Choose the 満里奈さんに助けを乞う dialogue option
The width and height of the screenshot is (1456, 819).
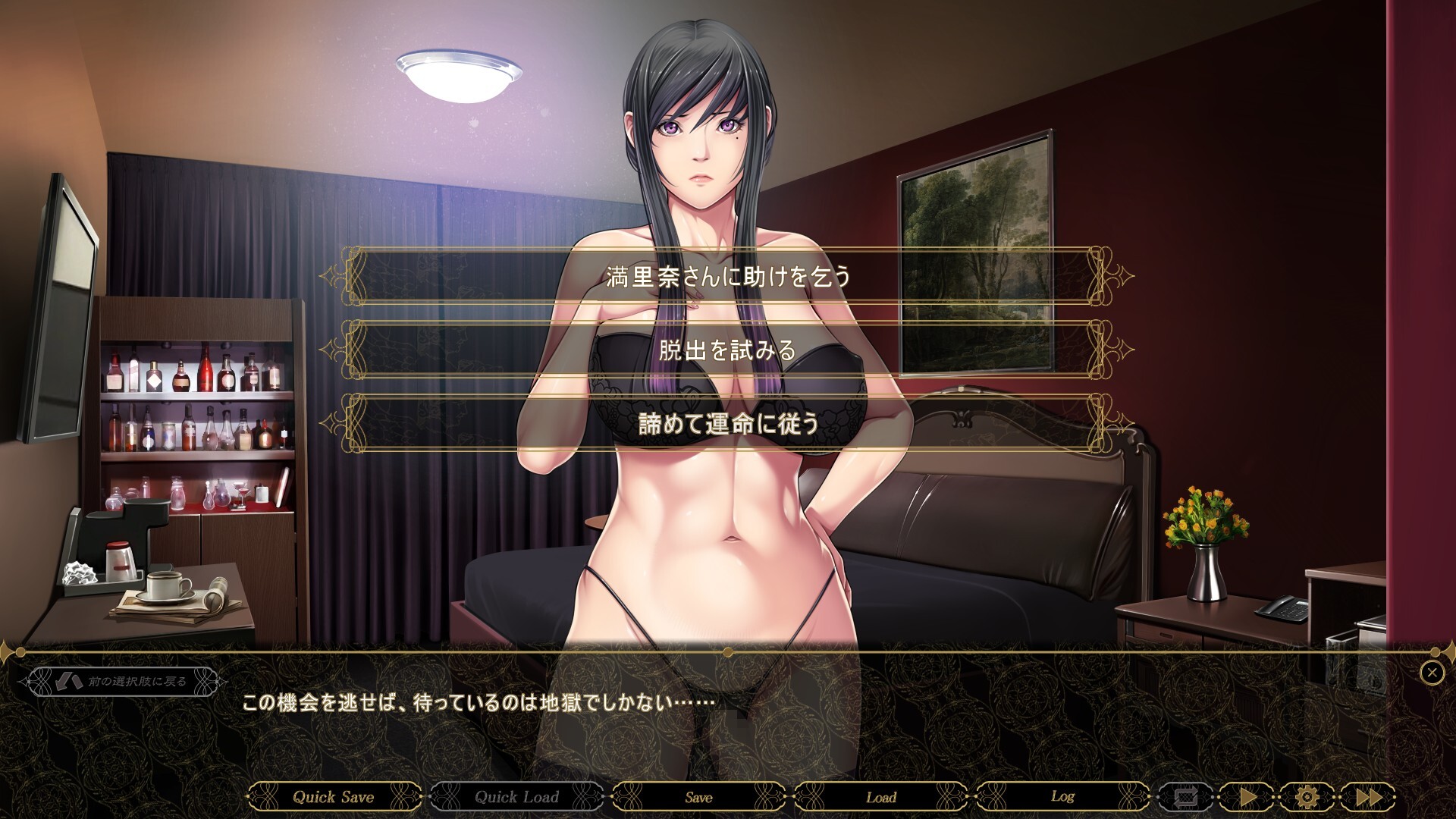(x=728, y=276)
